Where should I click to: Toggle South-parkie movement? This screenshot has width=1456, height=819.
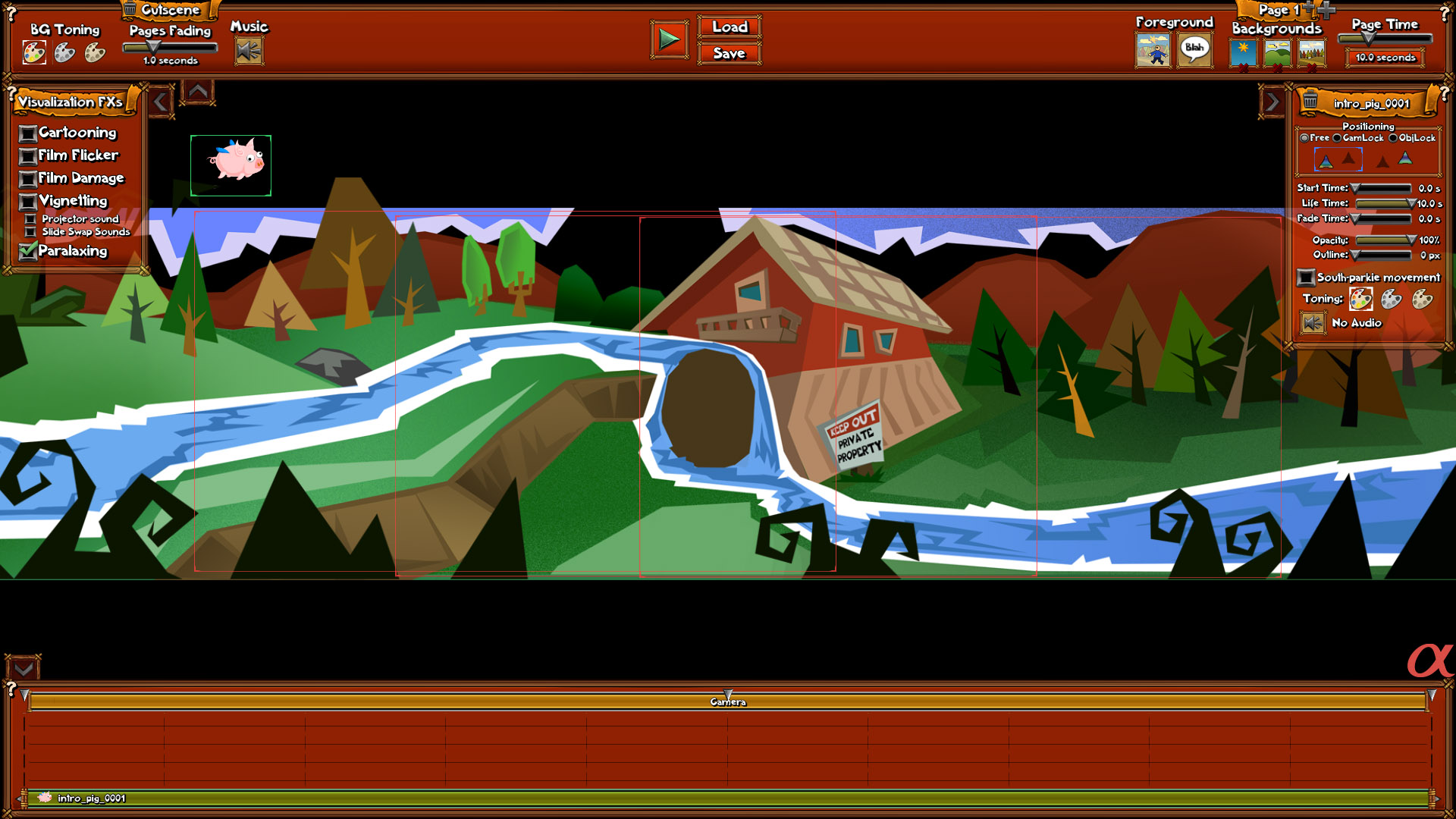tap(1307, 278)
